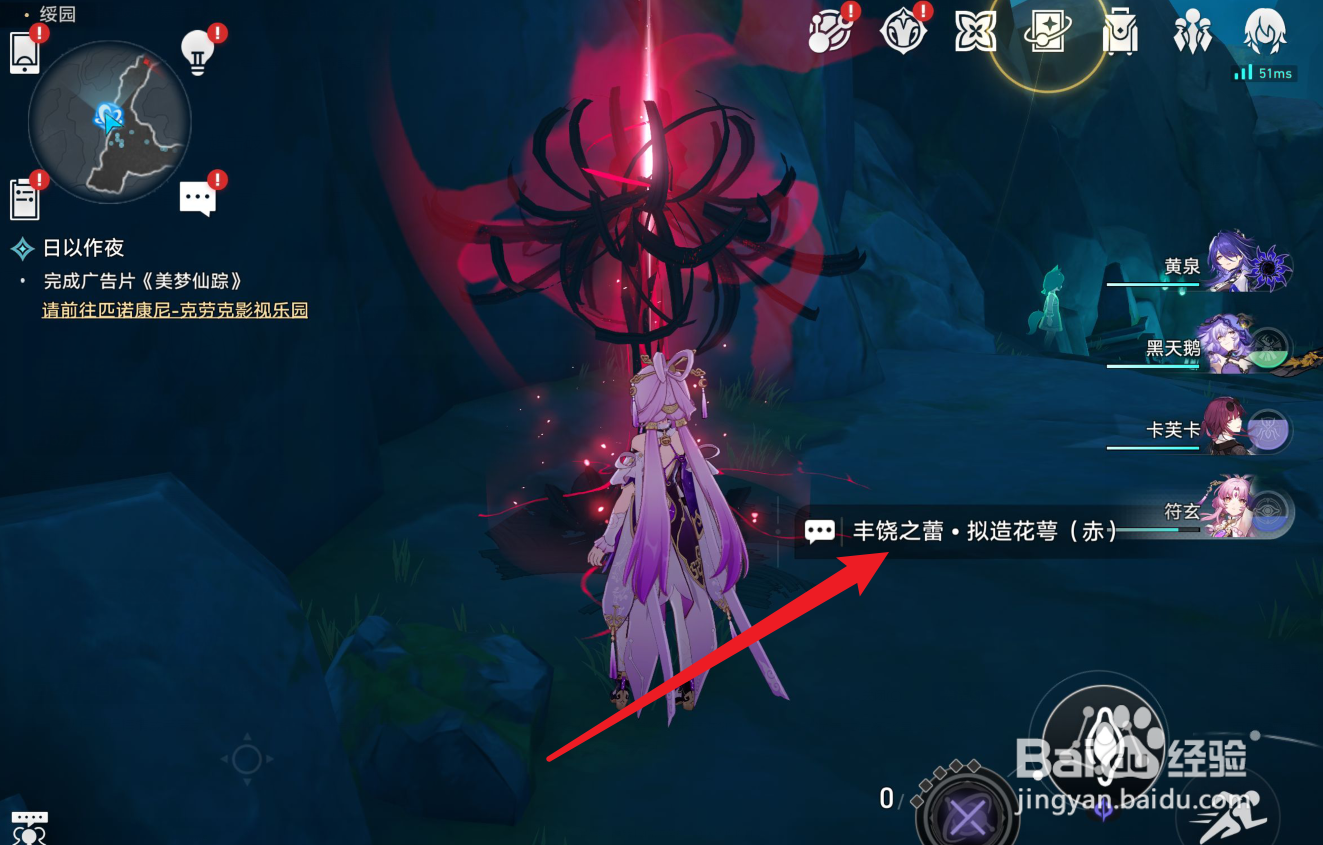The image size is (1323, 845).
Task: Open the 绥园 region name label
Action: [55, 14]
